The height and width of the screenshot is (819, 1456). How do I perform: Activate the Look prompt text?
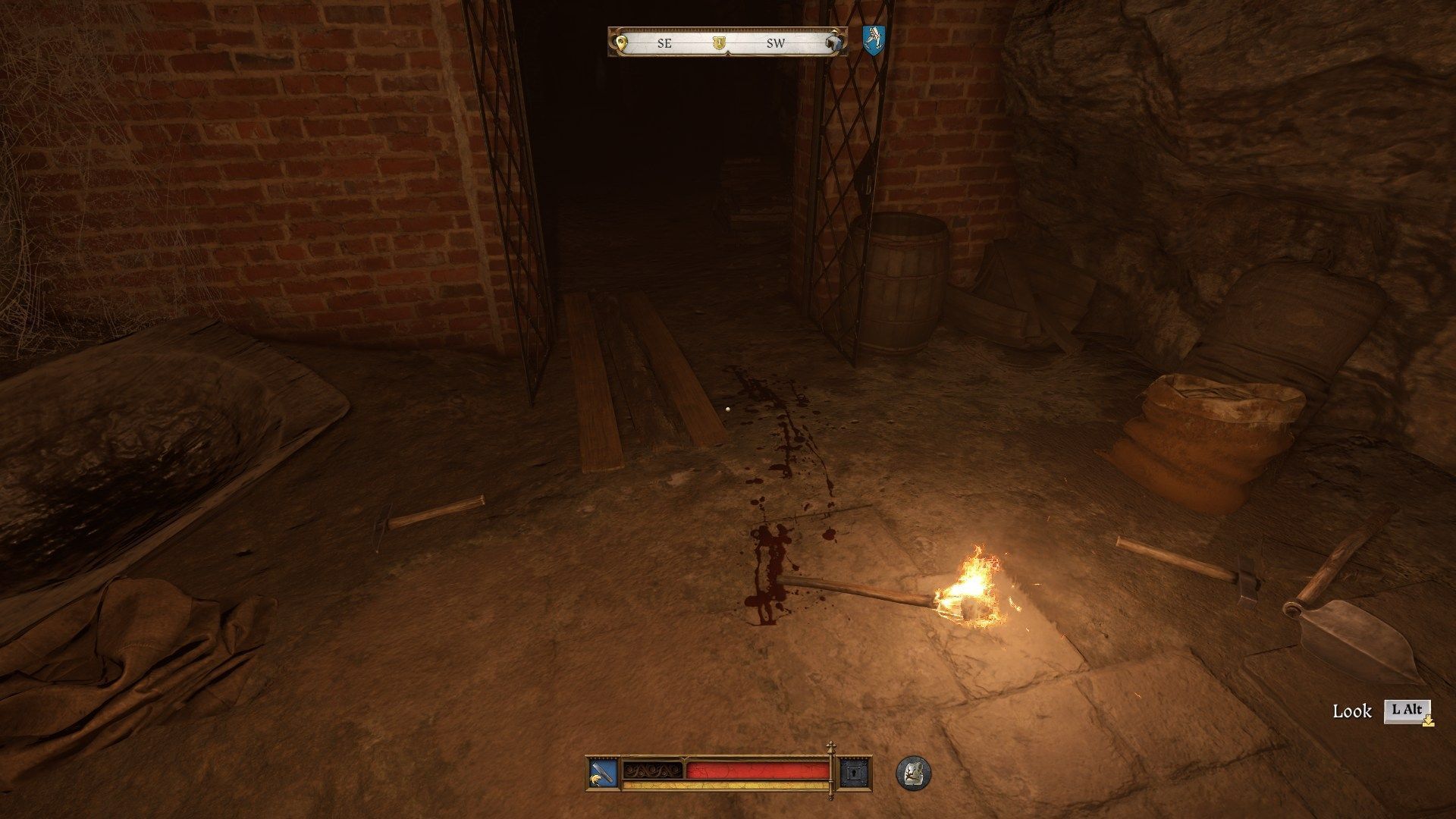[1352, 711]
